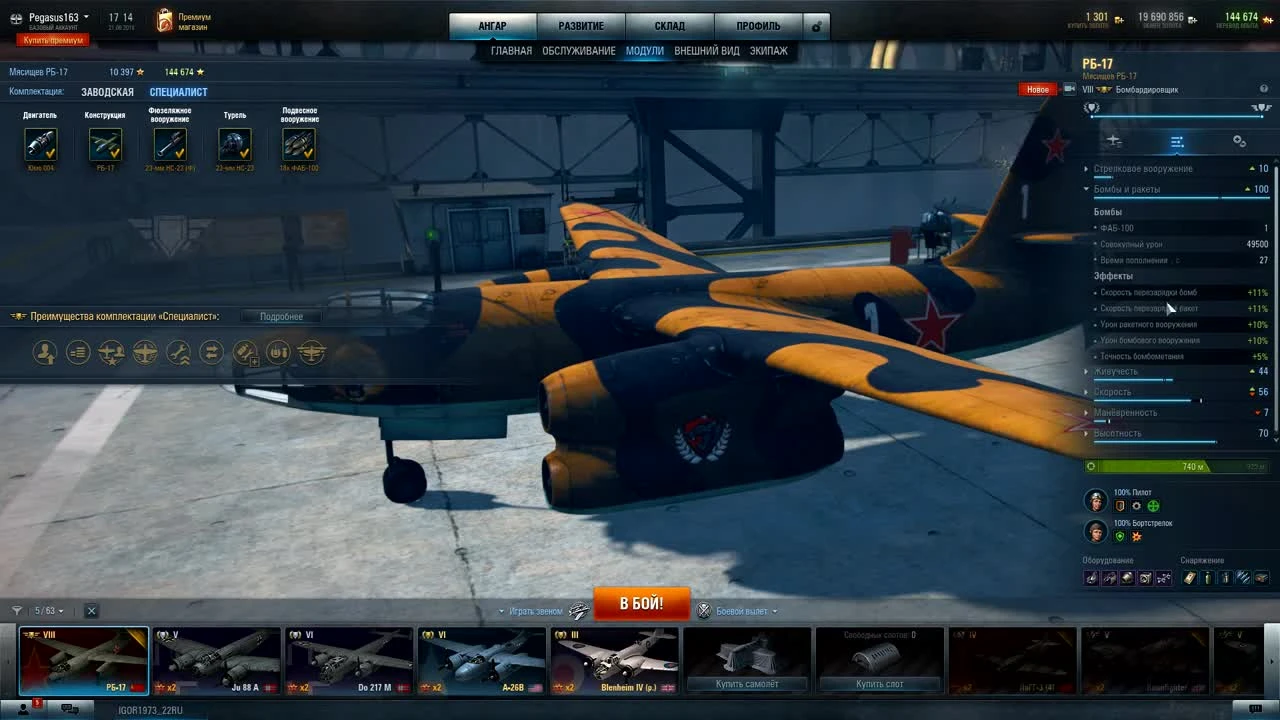
Task: Click Подробнее for Специалист configuration benefits
Action: 280,316
